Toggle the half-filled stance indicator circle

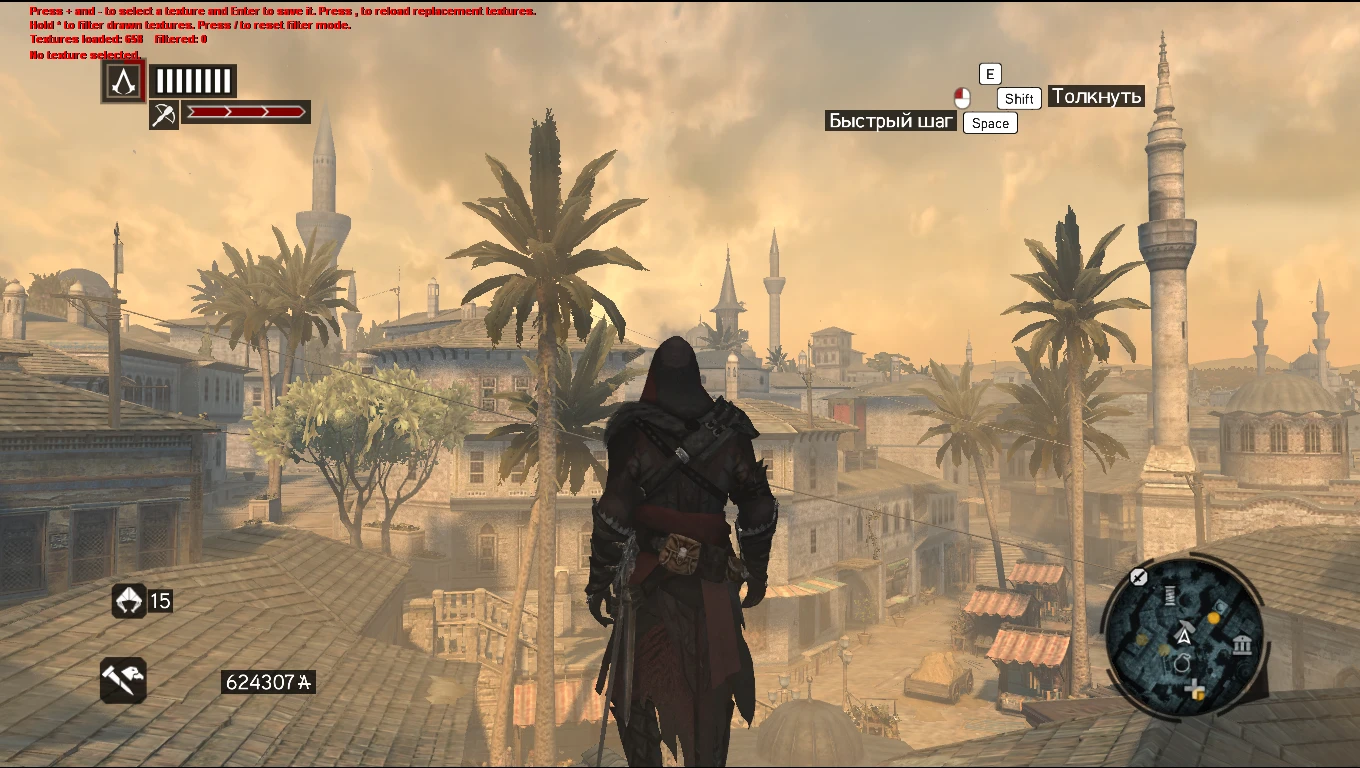coord(960,98)
